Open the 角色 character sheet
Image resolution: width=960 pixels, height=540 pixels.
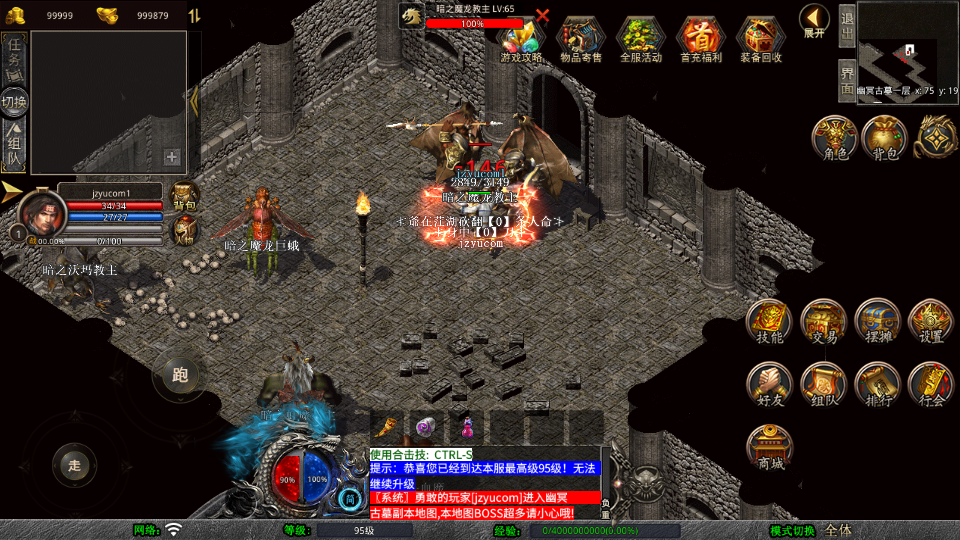[834, 138]
